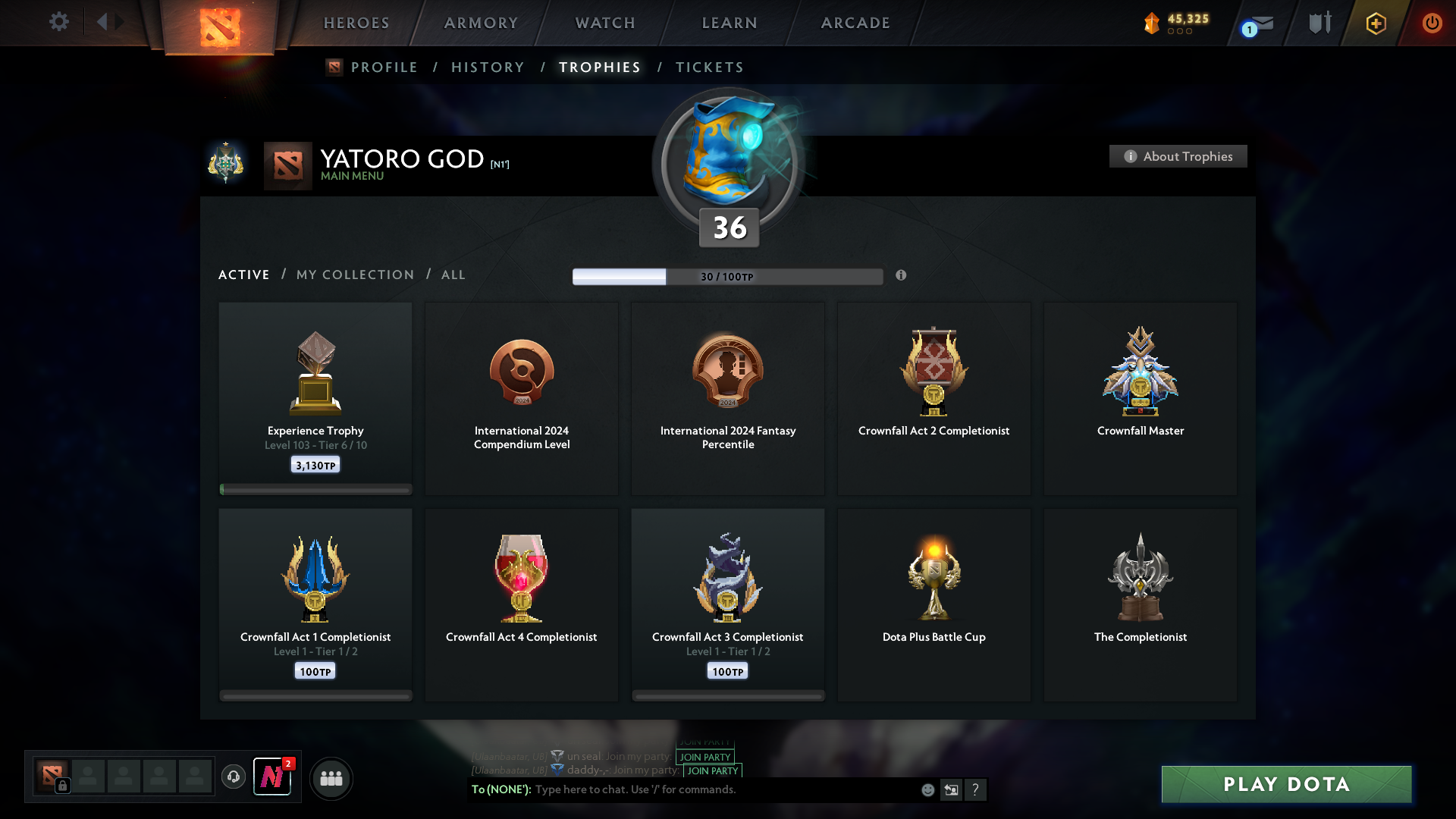Open the settings gear menu
Screen dimensions: 1456x819
59,23
